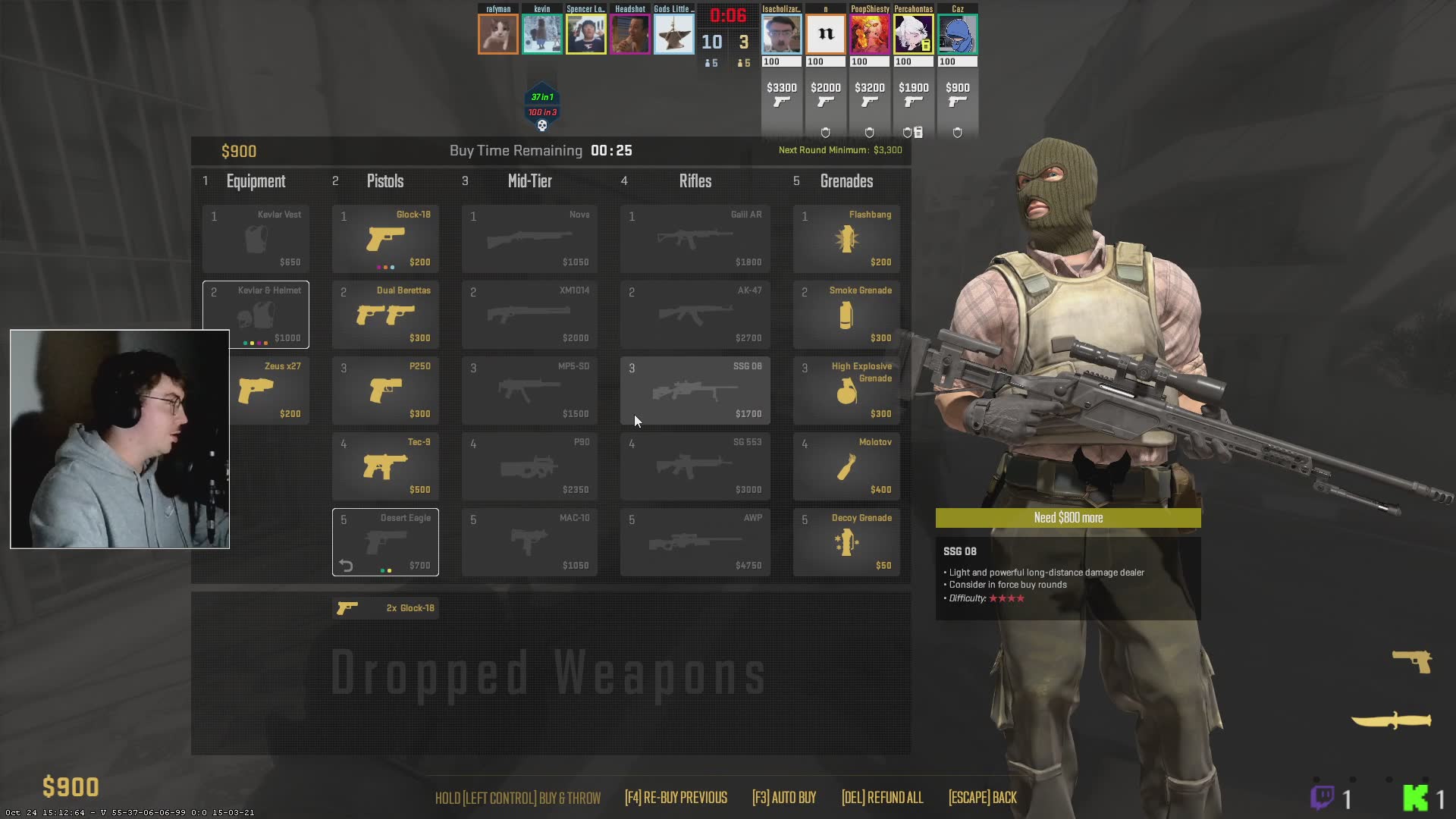The height and width of the screenshot is (819, 1456).
Task: Refund the Desert Eagle purchase
Action: coord(347,566)
